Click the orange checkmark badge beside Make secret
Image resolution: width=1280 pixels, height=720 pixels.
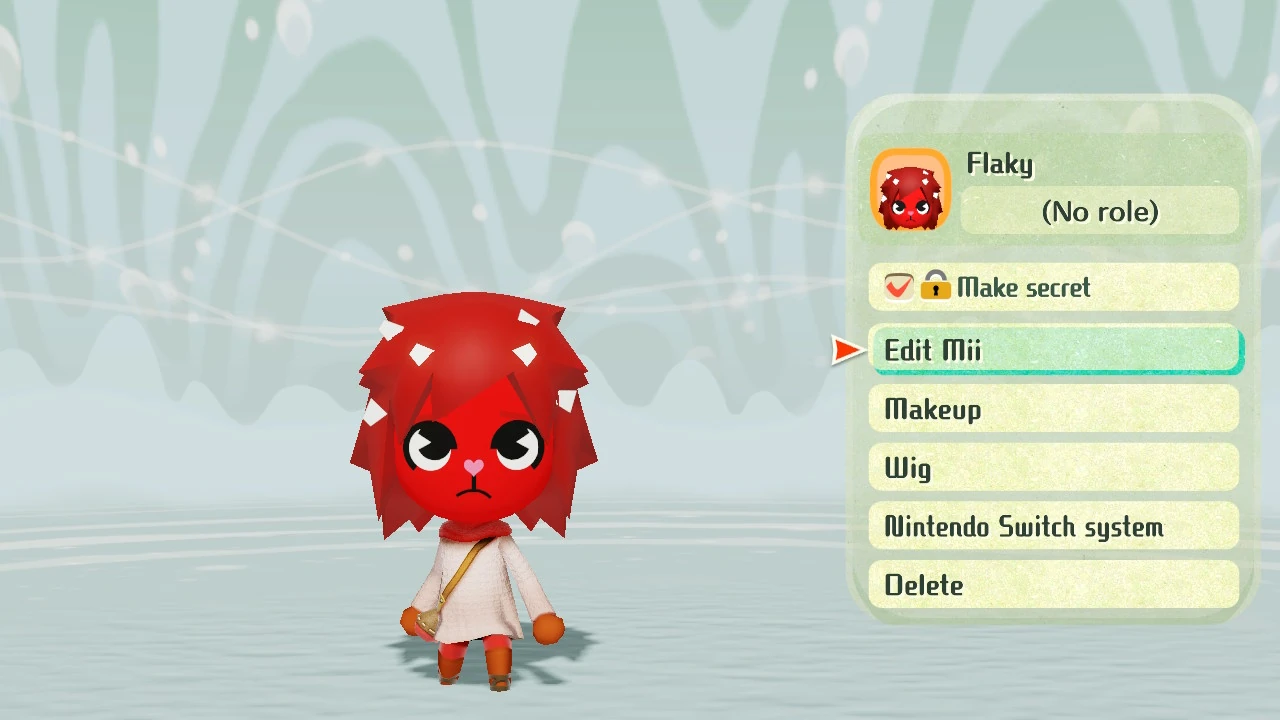(x=897, y=287)
